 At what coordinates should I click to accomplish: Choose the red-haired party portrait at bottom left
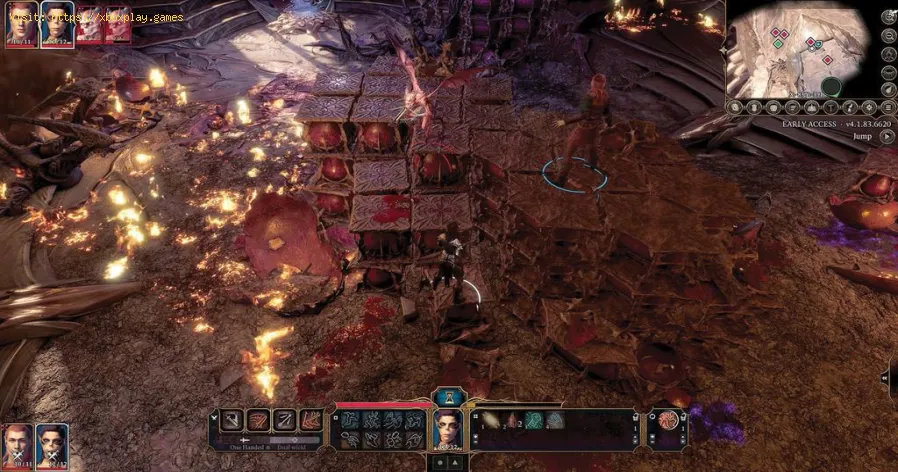(x=17, y=443)
